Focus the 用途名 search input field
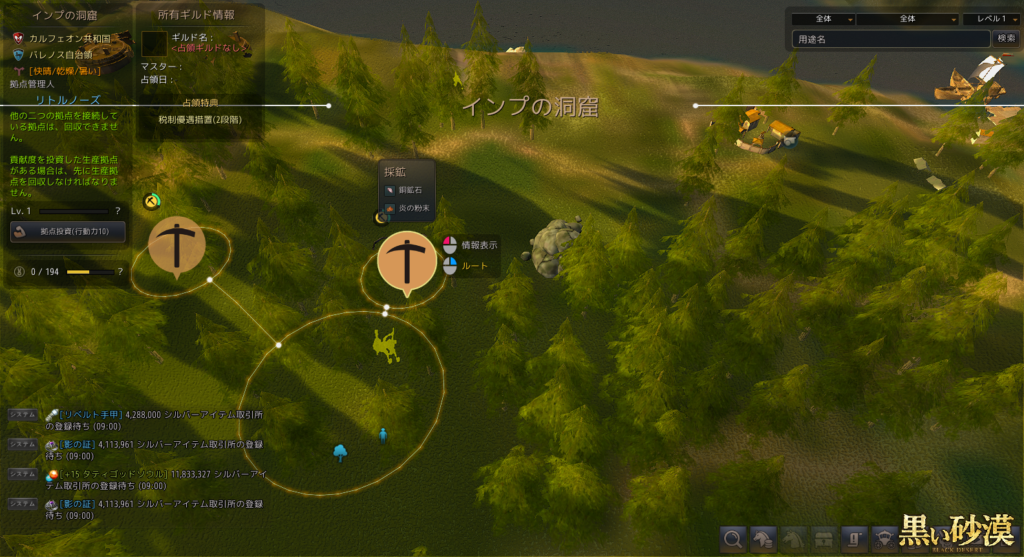This screenshot has width=1024, height=557. [890, 39]
